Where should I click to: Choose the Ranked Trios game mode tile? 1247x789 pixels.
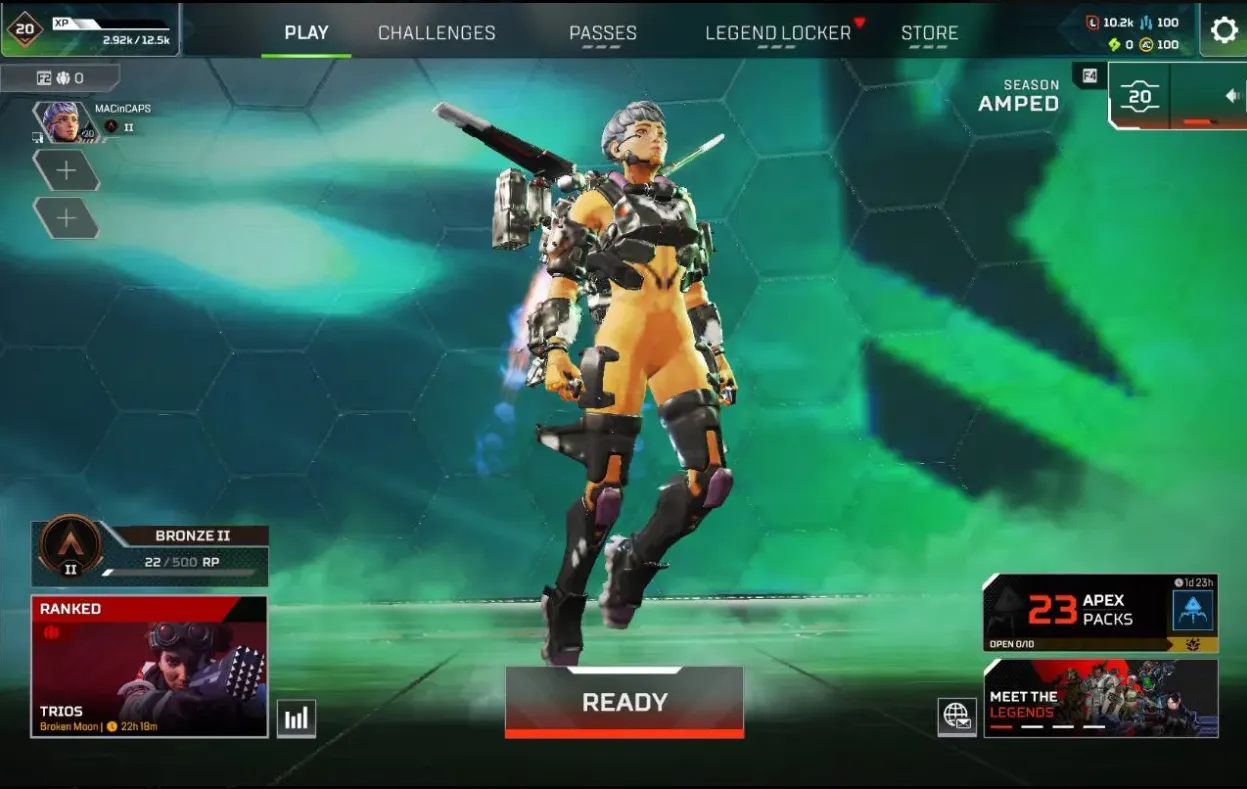coord(150,666)
